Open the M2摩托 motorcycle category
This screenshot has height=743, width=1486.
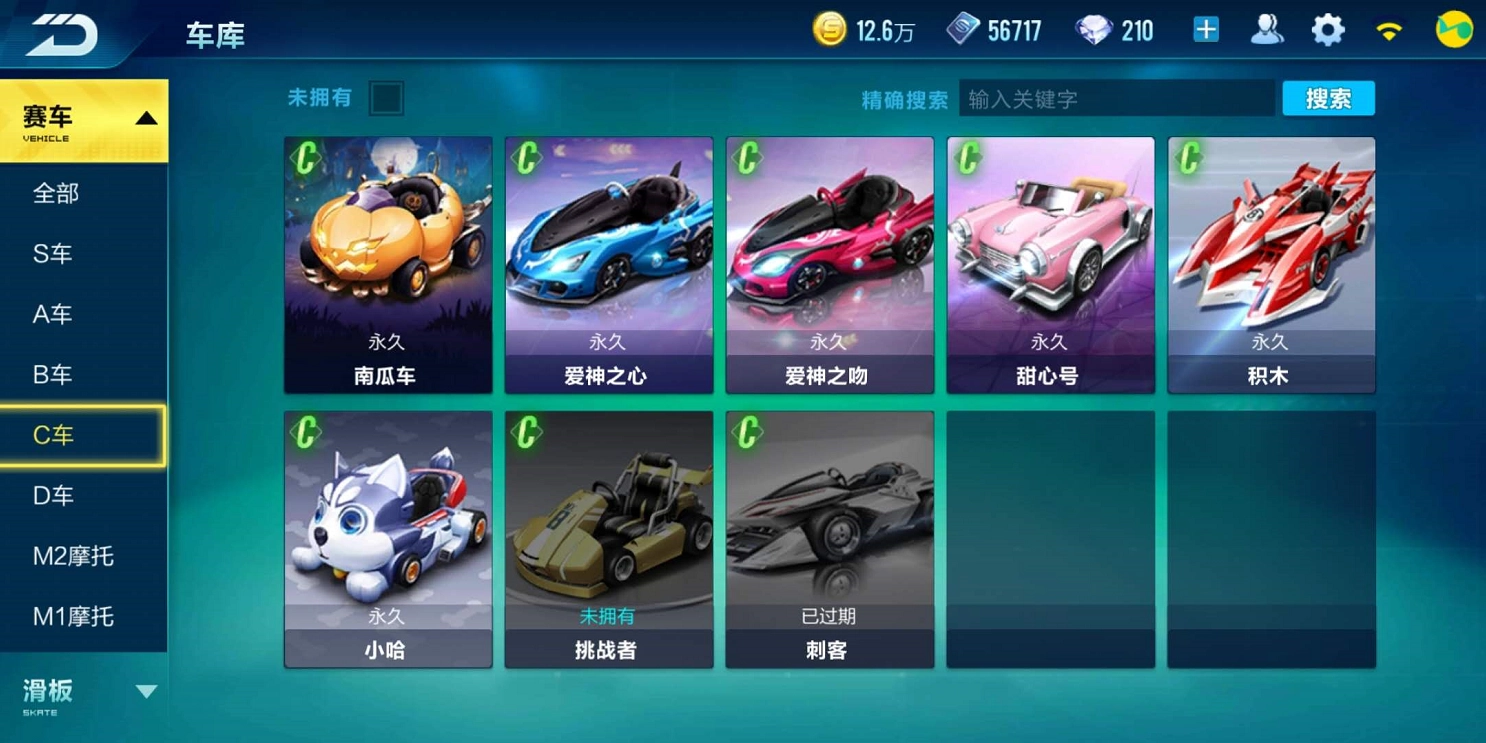point(73,556)
